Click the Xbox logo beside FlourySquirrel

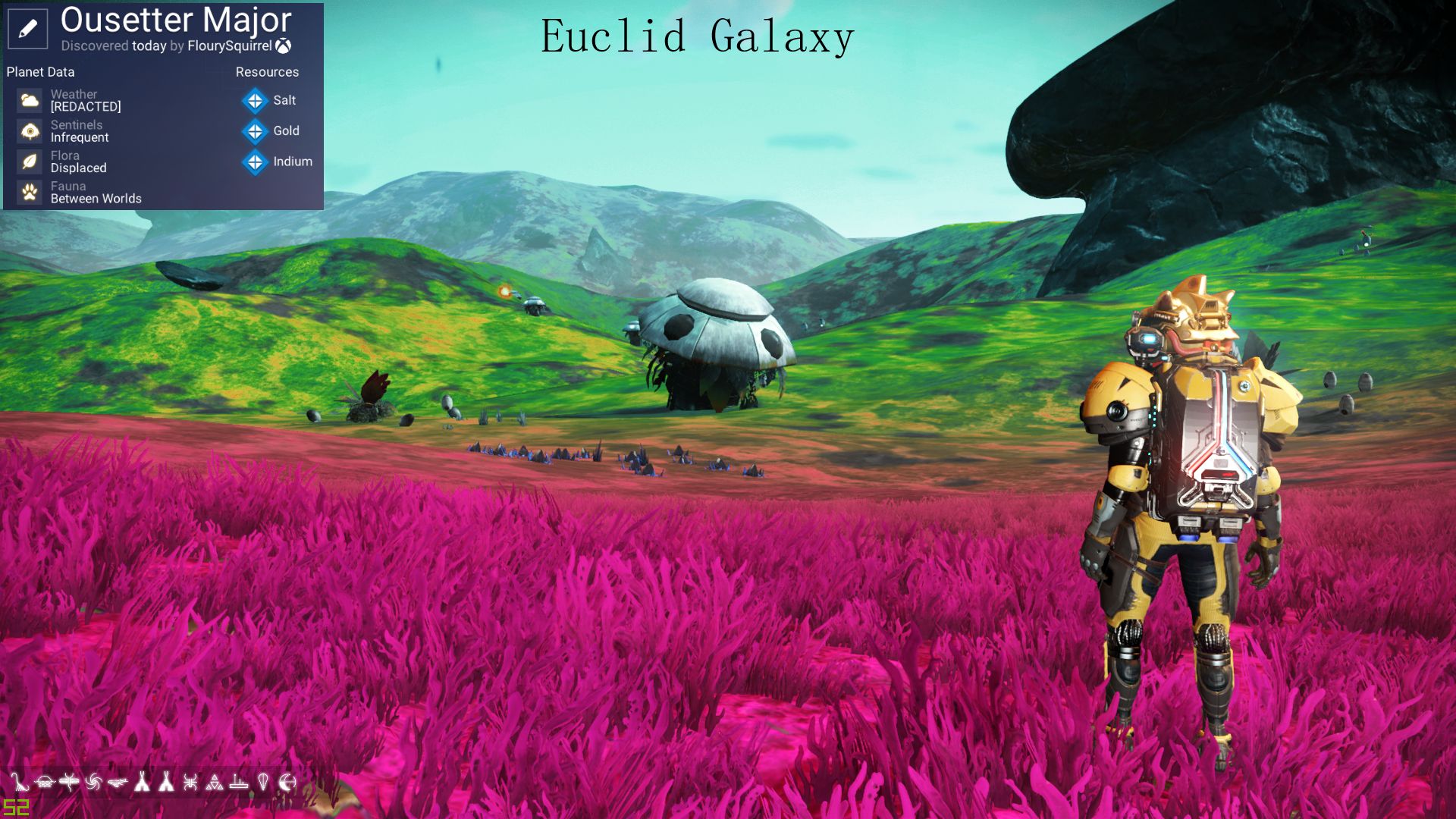tap(287, 45)
